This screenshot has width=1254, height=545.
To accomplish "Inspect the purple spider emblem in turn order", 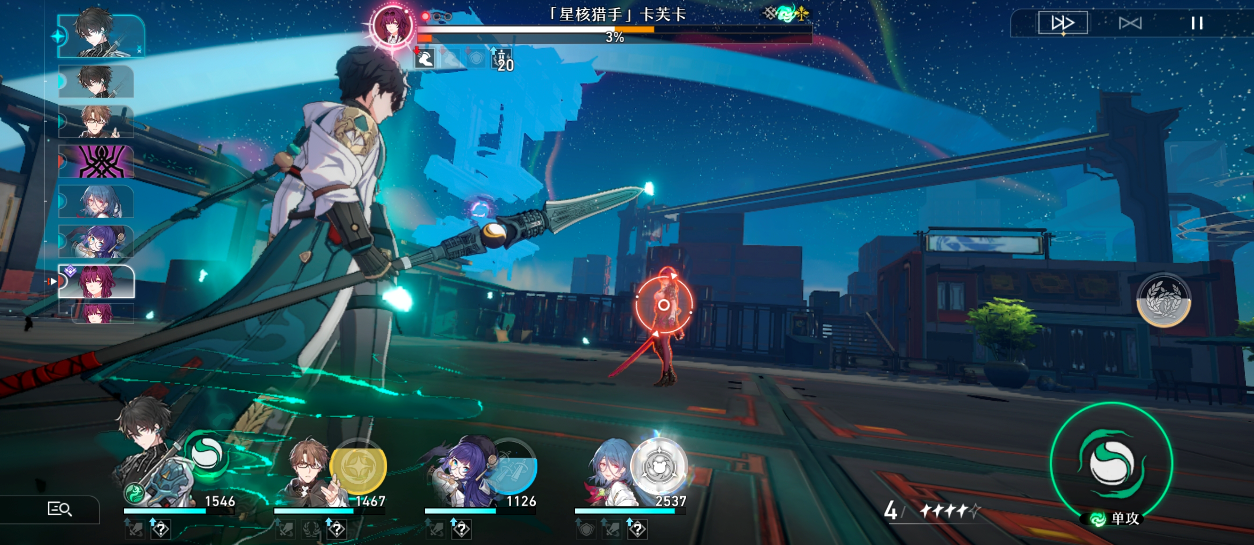I will [96, 161].
